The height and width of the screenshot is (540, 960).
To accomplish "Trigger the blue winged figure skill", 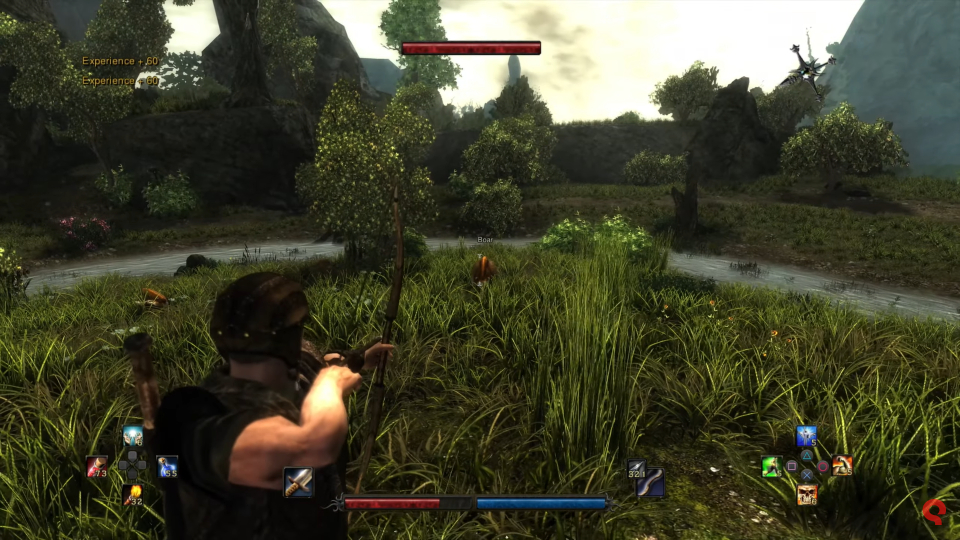I will tap(806, 437).
